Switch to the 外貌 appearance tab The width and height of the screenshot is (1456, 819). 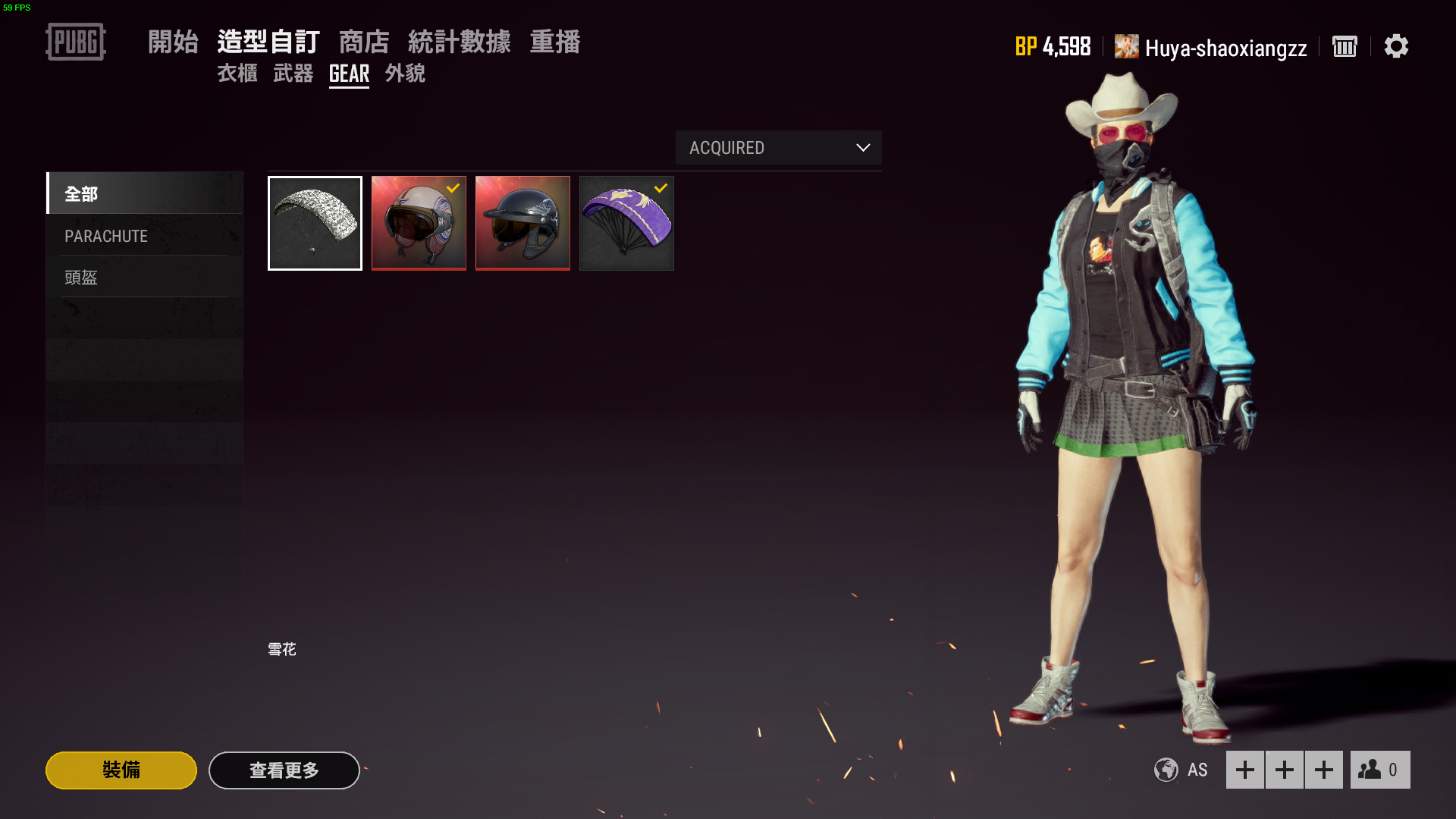pos(405,74)
